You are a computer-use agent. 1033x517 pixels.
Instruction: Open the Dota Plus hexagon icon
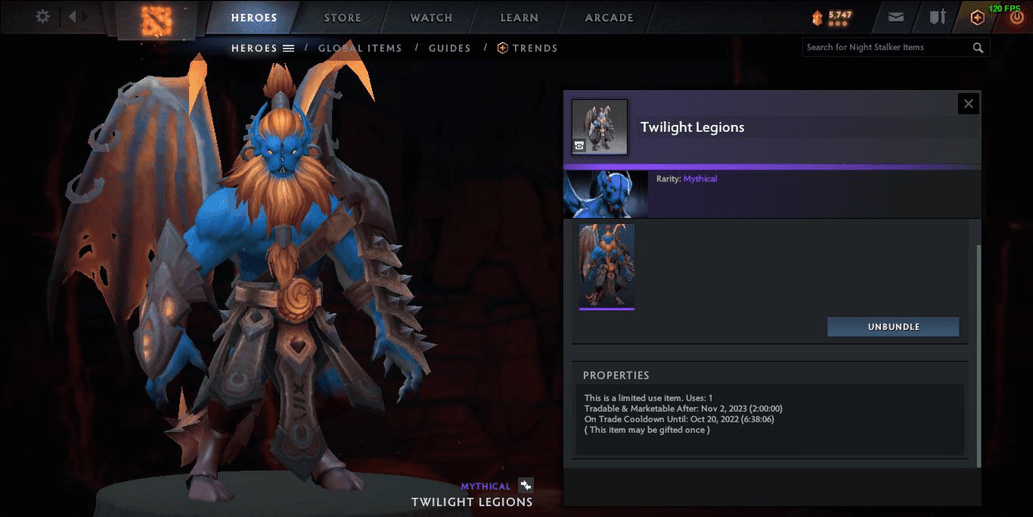977,17
